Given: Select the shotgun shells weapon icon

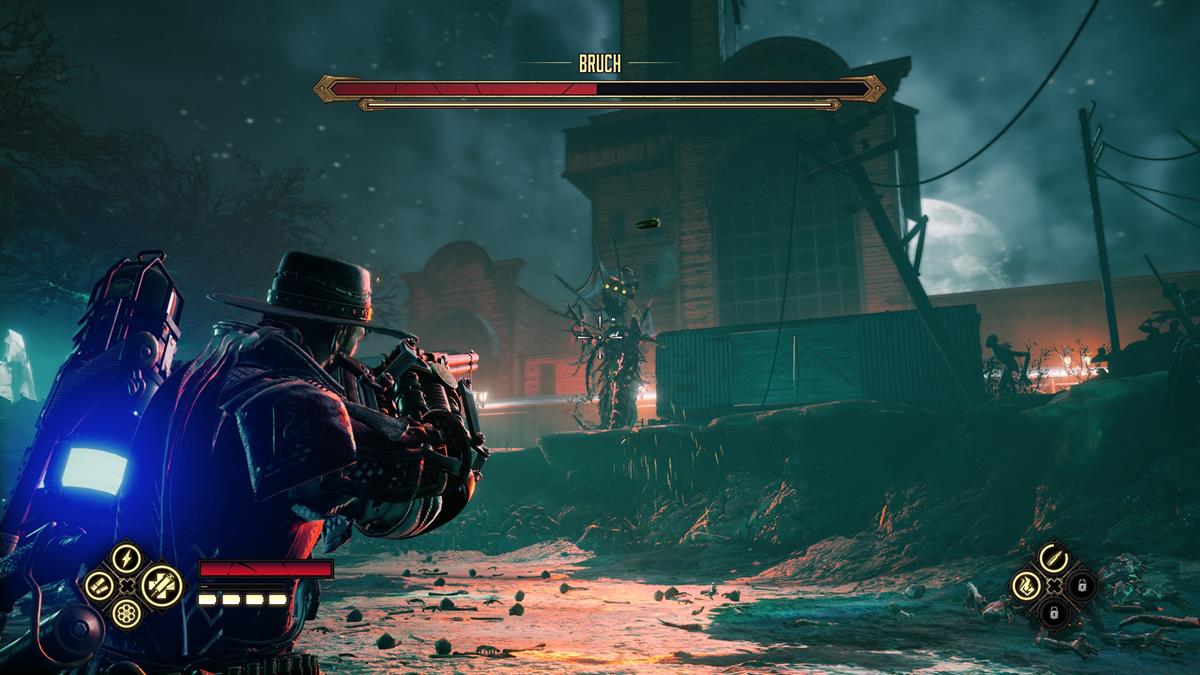Looking at the screenshot, I should point(98,585).
